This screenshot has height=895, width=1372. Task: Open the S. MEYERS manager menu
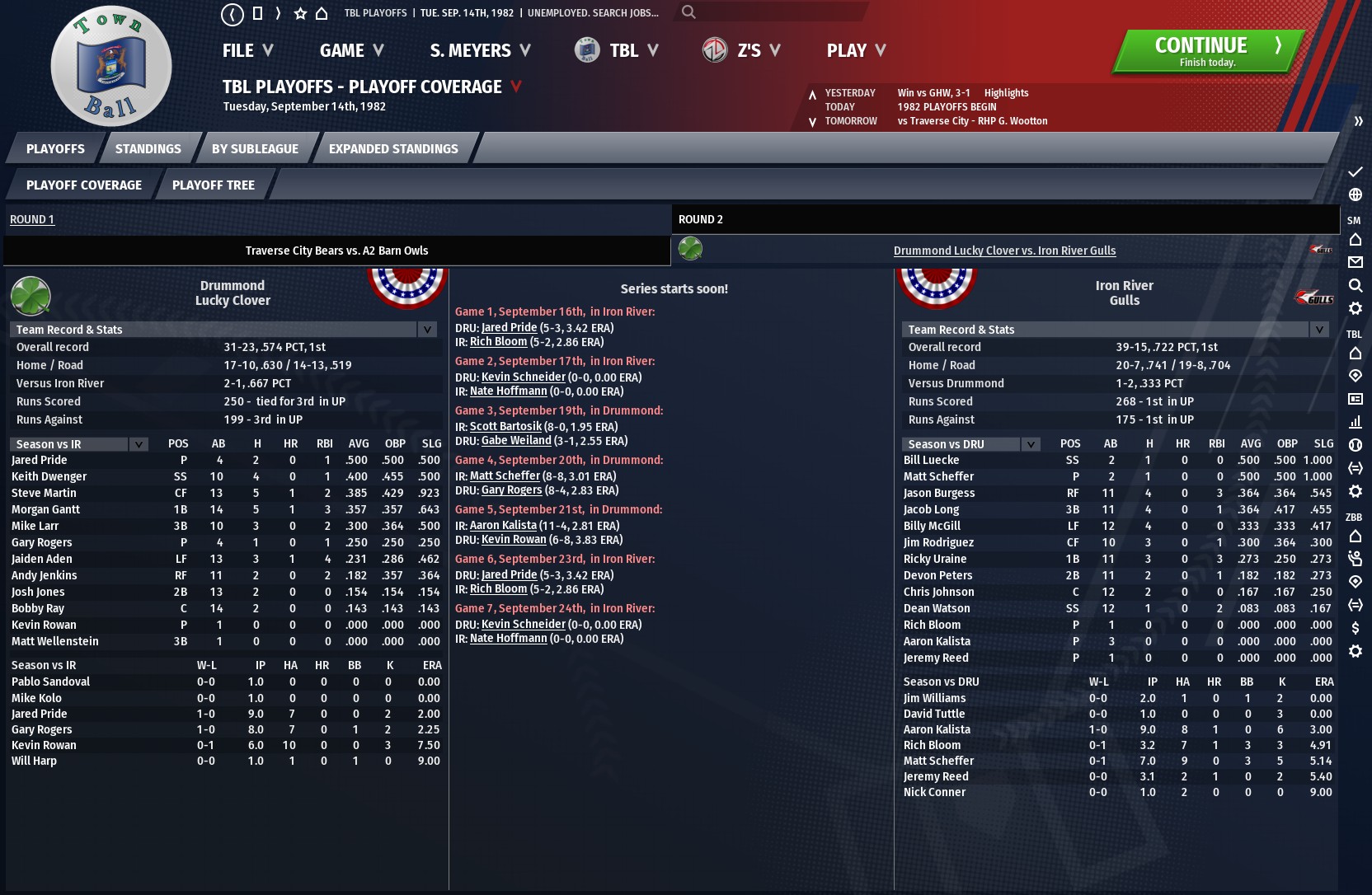pos(480,51)
